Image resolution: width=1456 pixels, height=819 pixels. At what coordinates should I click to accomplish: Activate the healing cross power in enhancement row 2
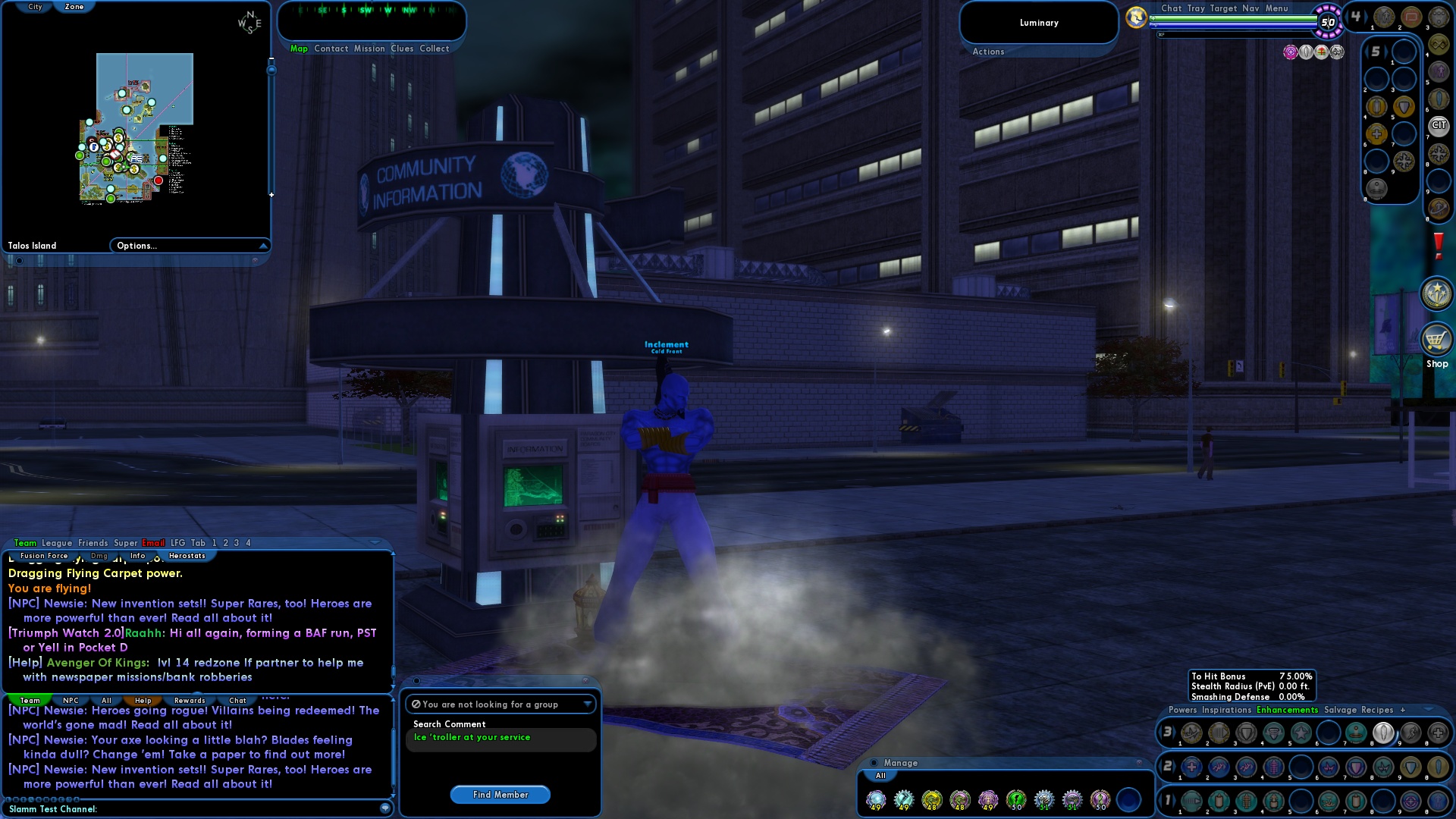(1191, 767)
